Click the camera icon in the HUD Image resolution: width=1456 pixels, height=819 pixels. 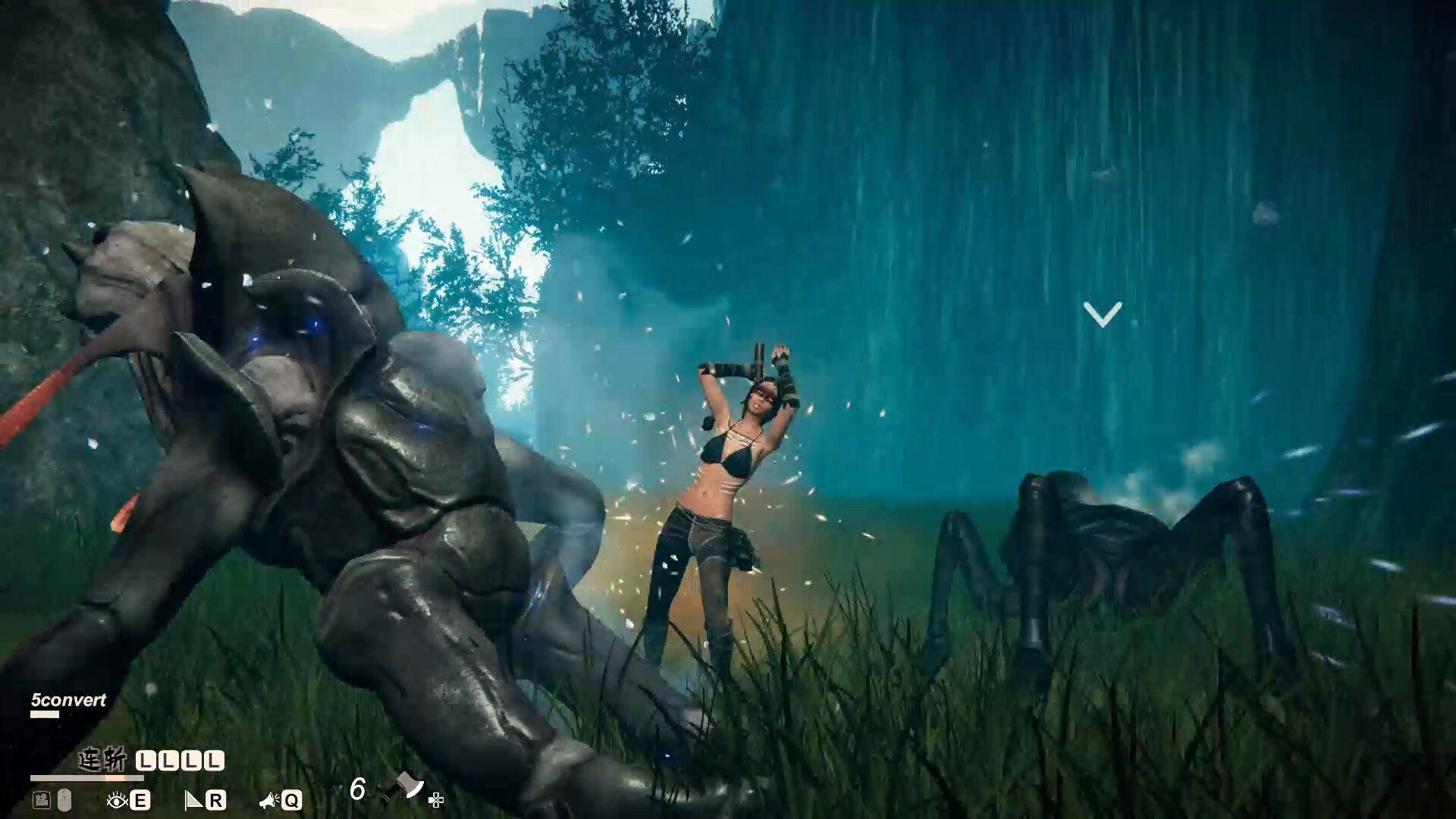click(41, 799)
